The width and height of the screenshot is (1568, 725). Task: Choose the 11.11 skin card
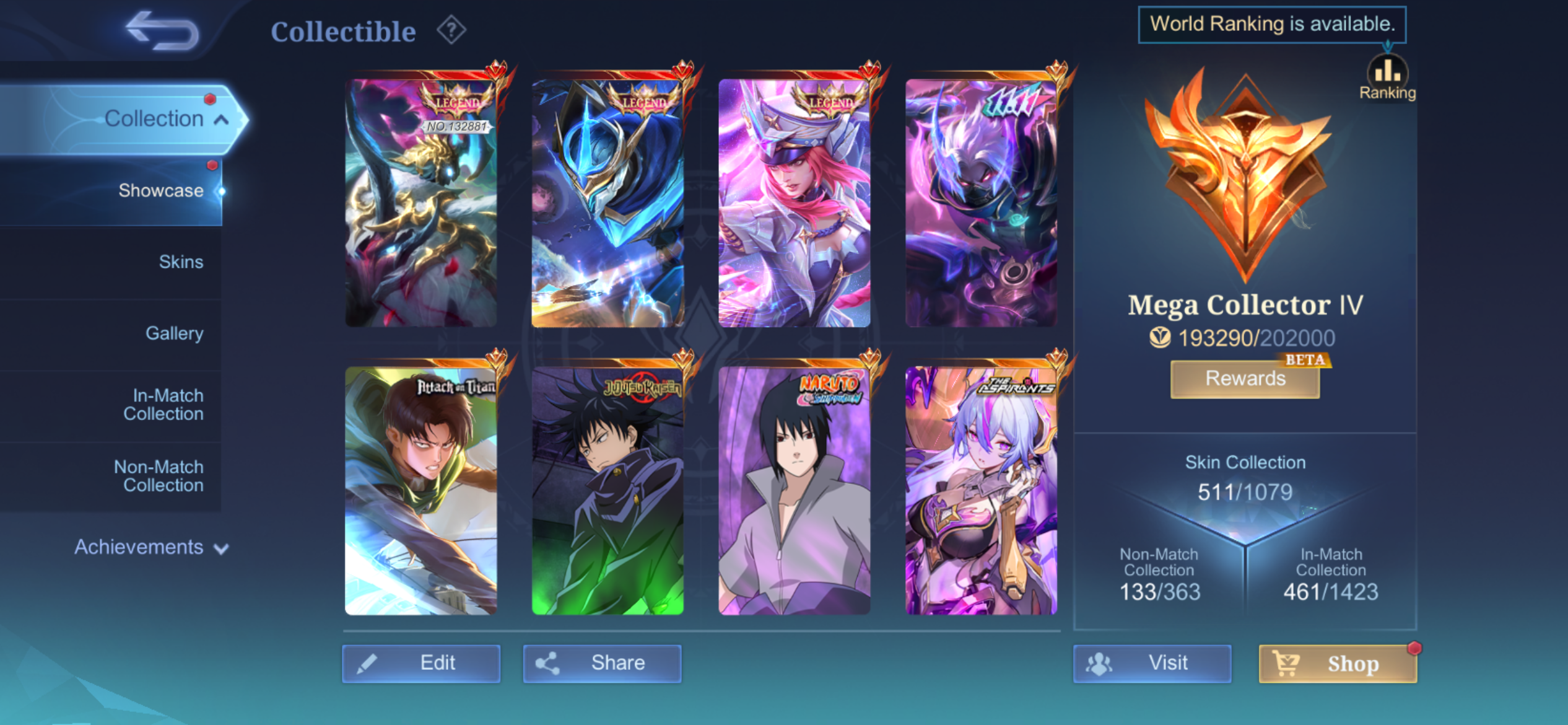tap(981, 203)
